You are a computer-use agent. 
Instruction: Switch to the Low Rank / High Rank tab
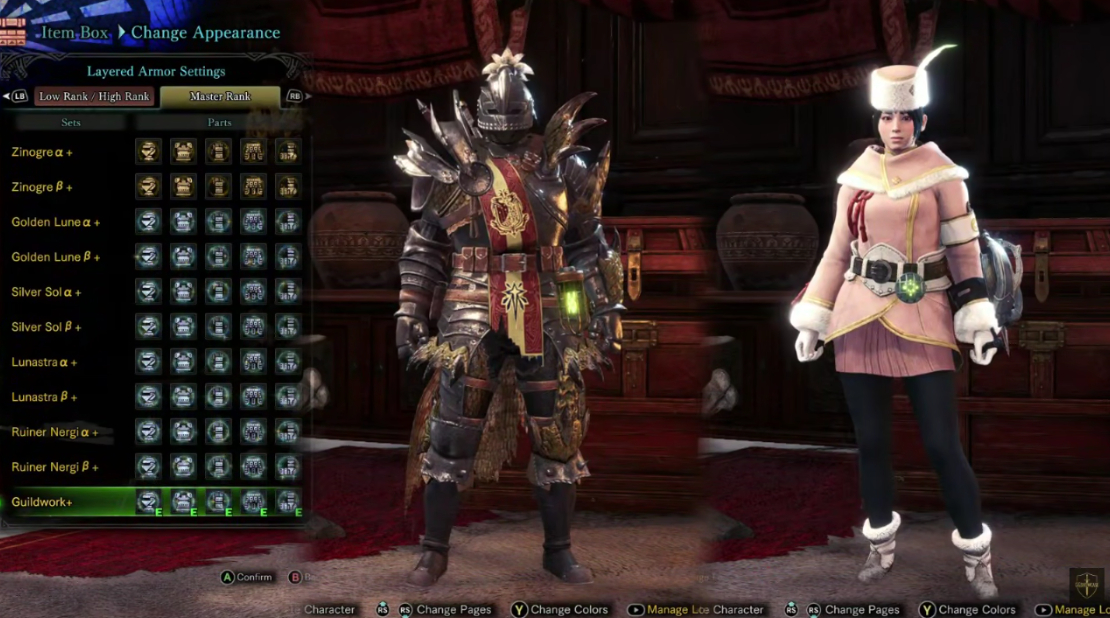tap(94, 97)
